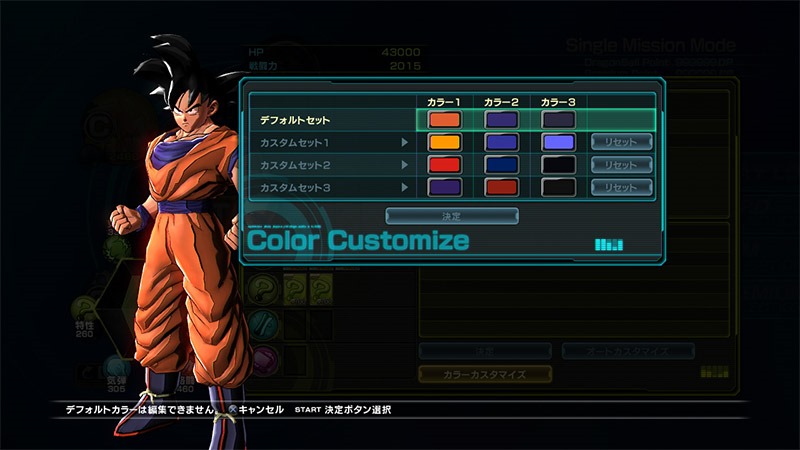The height and width of the screenshot is (450, 800).
Task: Confirm with the 決定 button
Action: coord(452,216)
